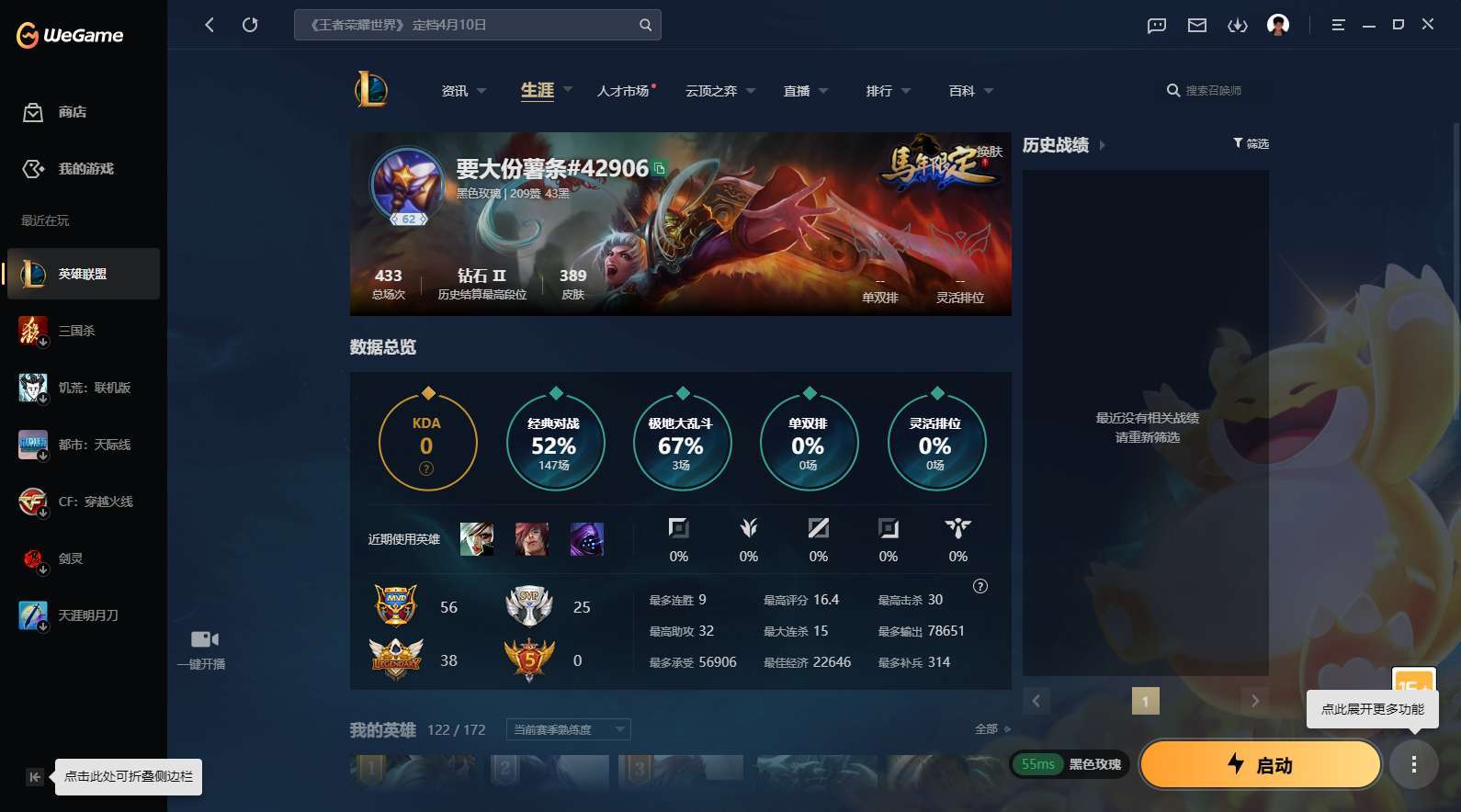Click the 搜索召唤师 search field
1461x812 pixels.
coord(1213,90)
